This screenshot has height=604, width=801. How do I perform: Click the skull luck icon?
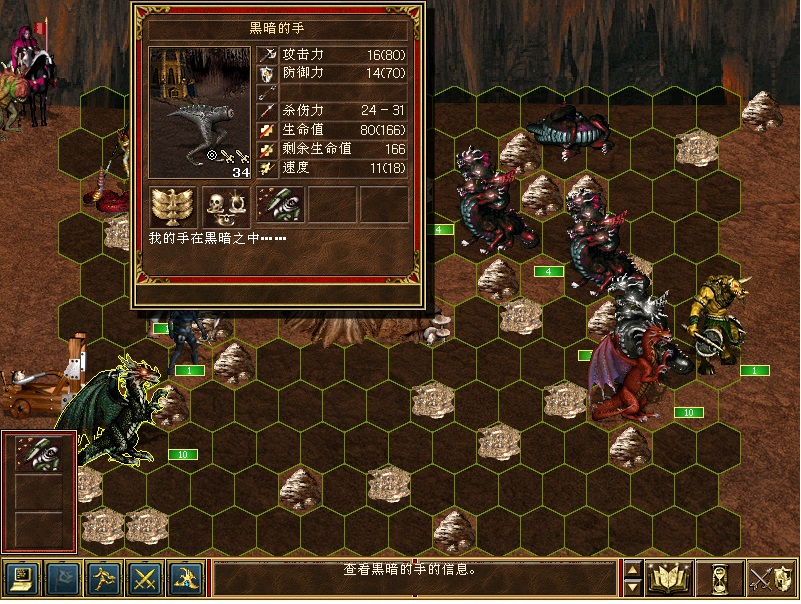(x=227, y=205)
